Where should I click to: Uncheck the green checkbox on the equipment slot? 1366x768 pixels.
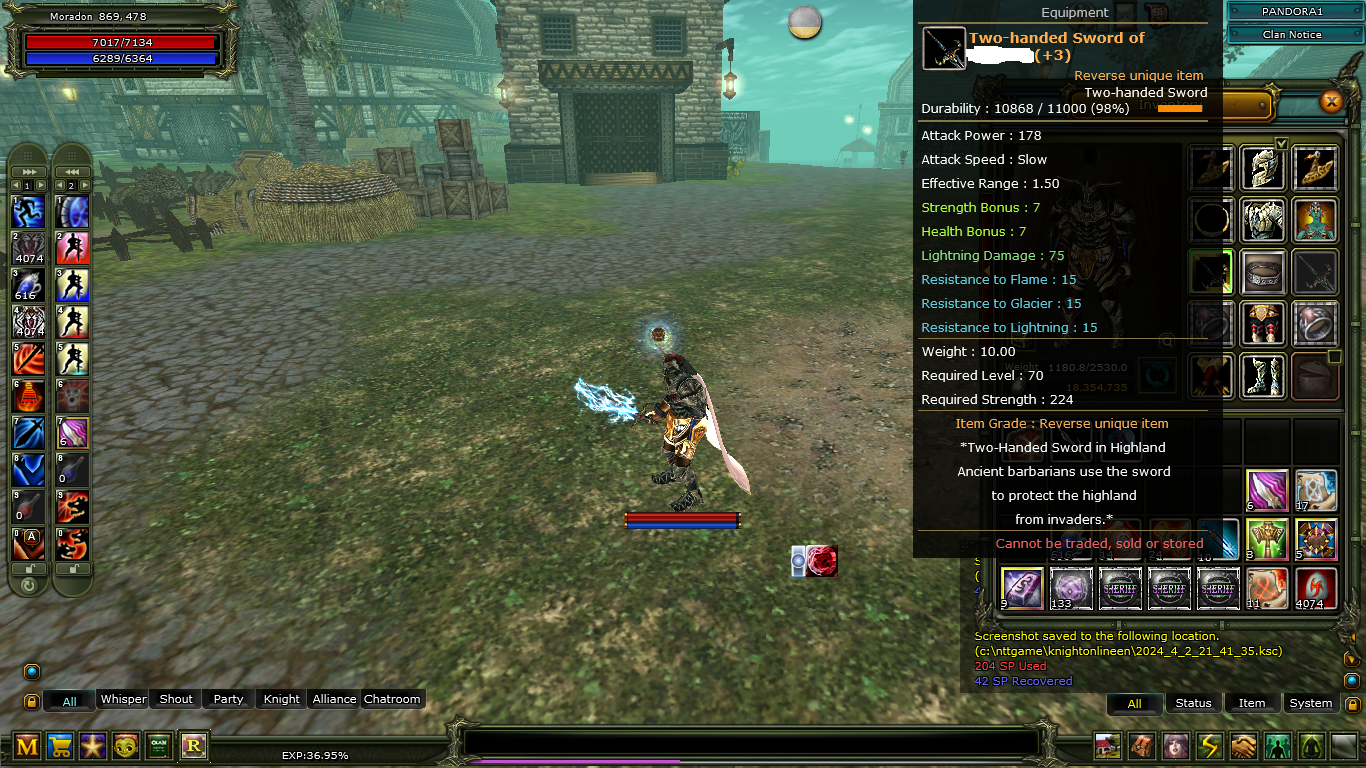coord(1282,143)
